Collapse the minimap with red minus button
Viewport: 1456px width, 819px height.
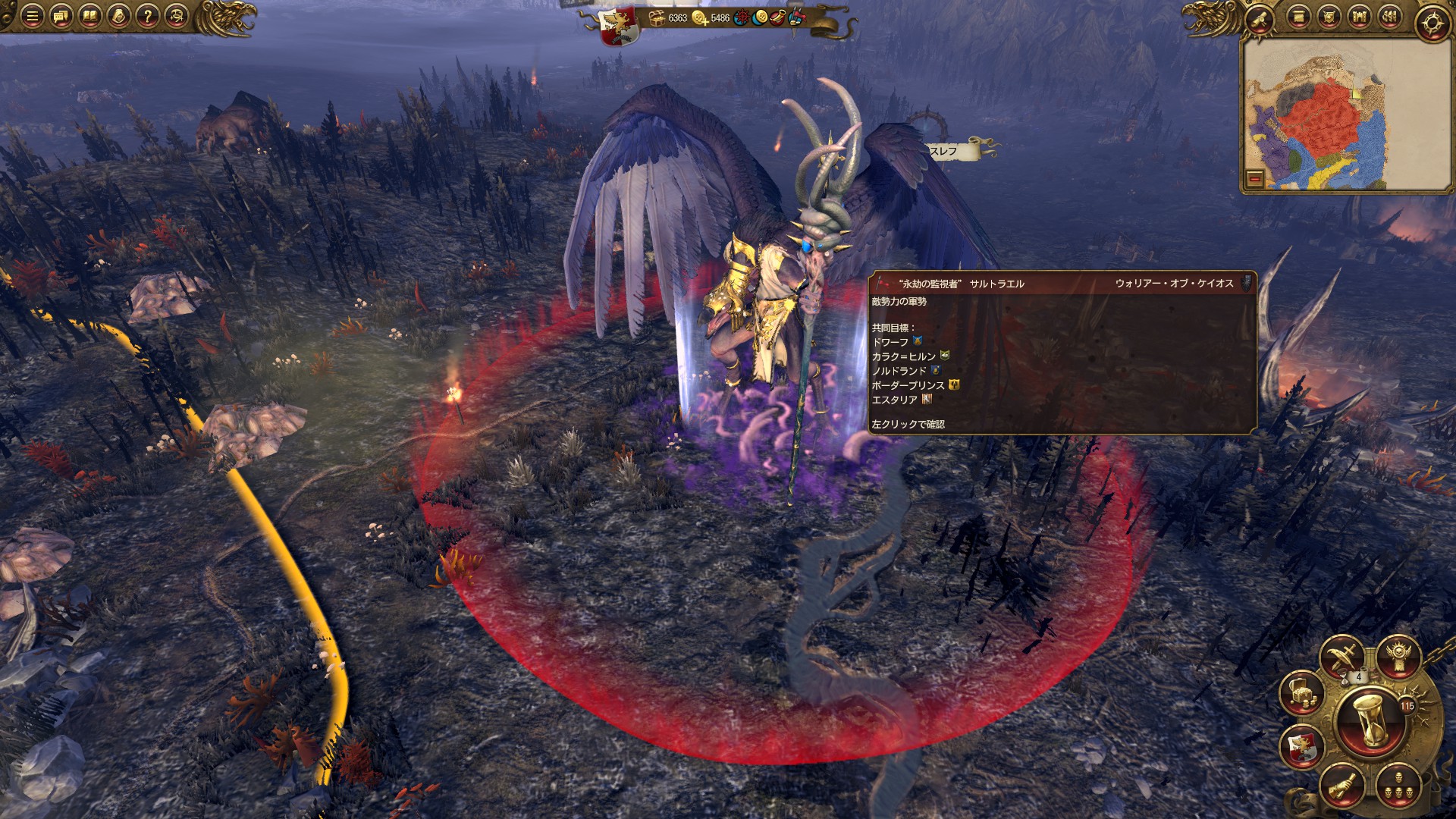[x=1254, y=180]
